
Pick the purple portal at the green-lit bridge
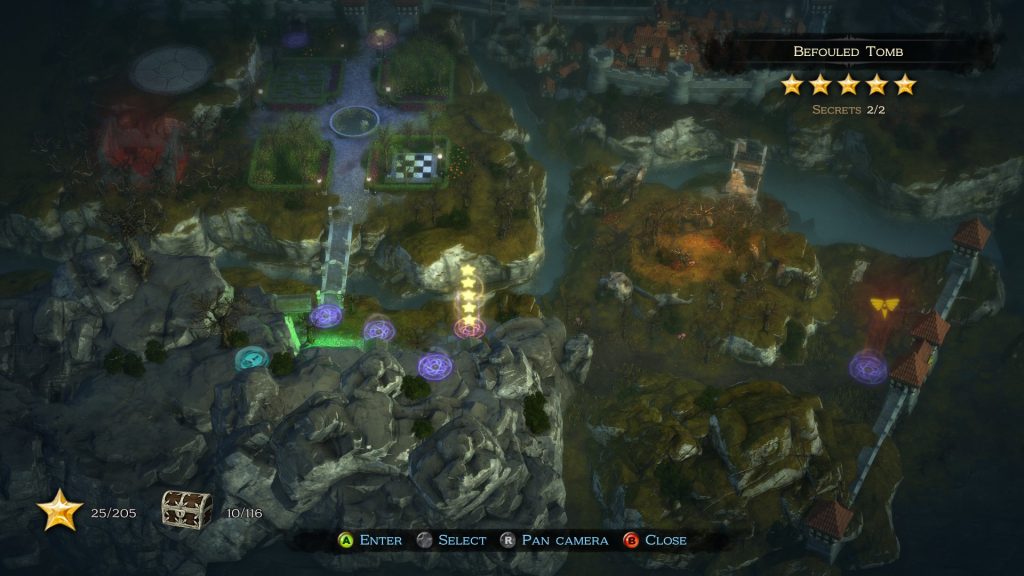(326, 316)
